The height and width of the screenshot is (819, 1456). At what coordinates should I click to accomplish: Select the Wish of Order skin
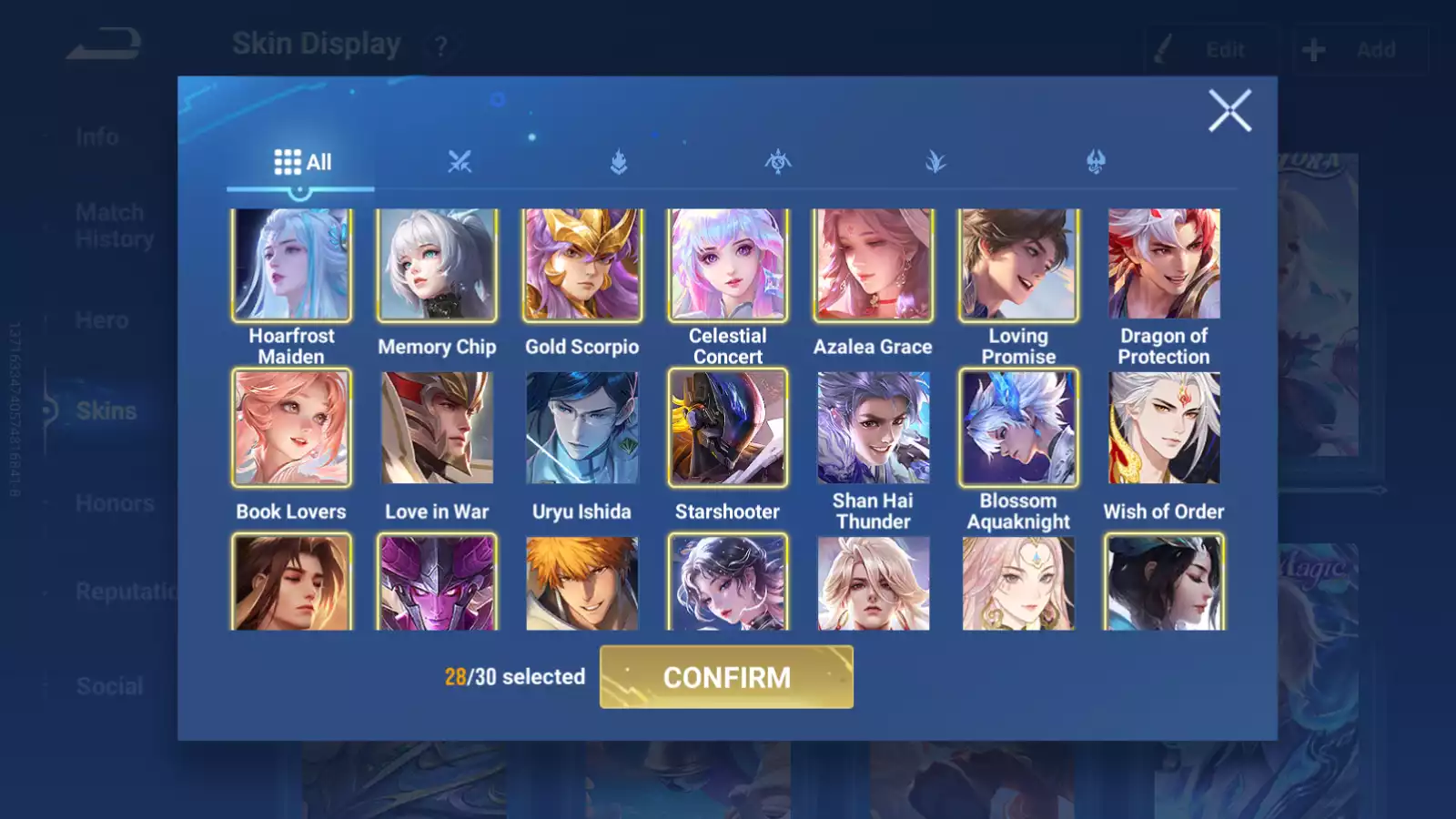tap(1164, 428)
